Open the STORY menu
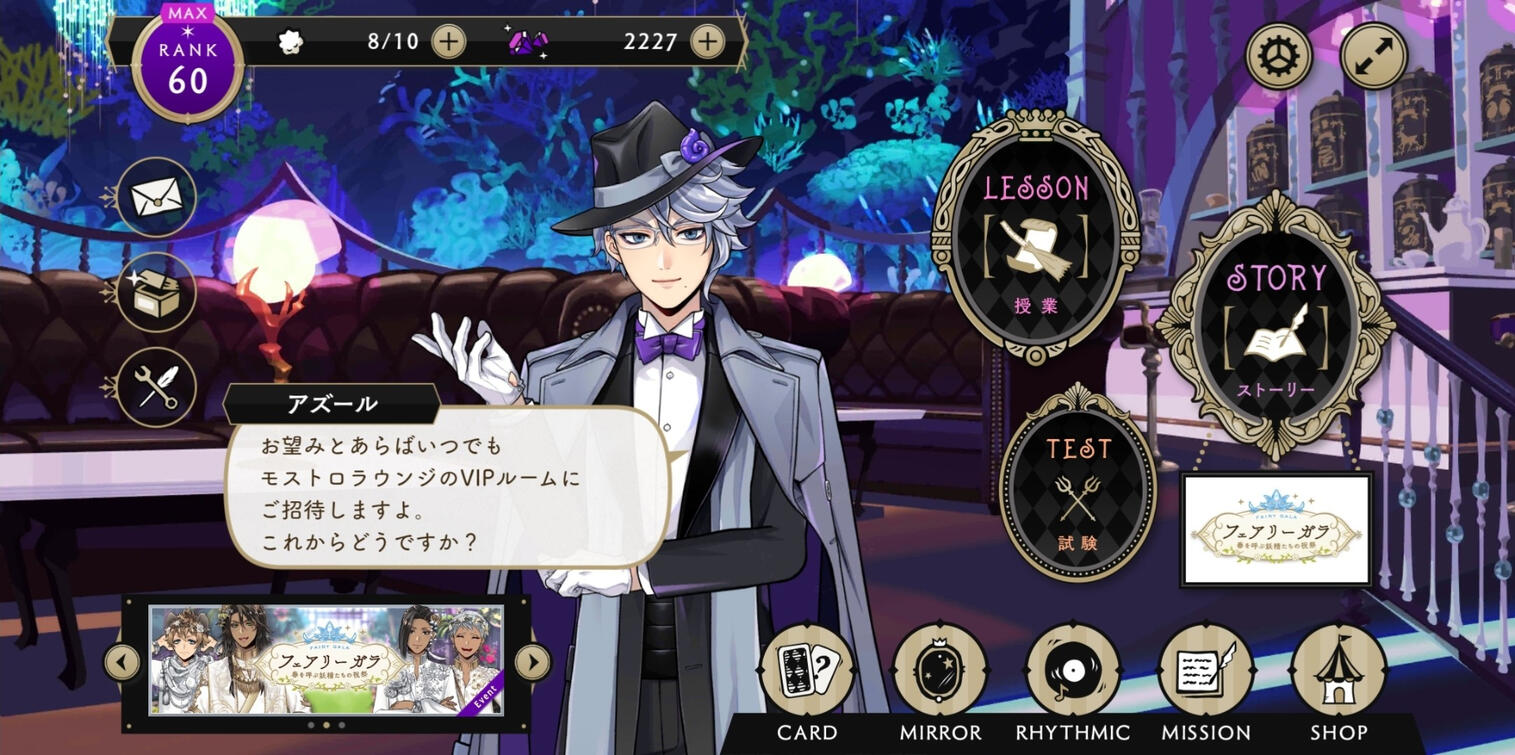 pyautogui.click(x=1274, y=321)
